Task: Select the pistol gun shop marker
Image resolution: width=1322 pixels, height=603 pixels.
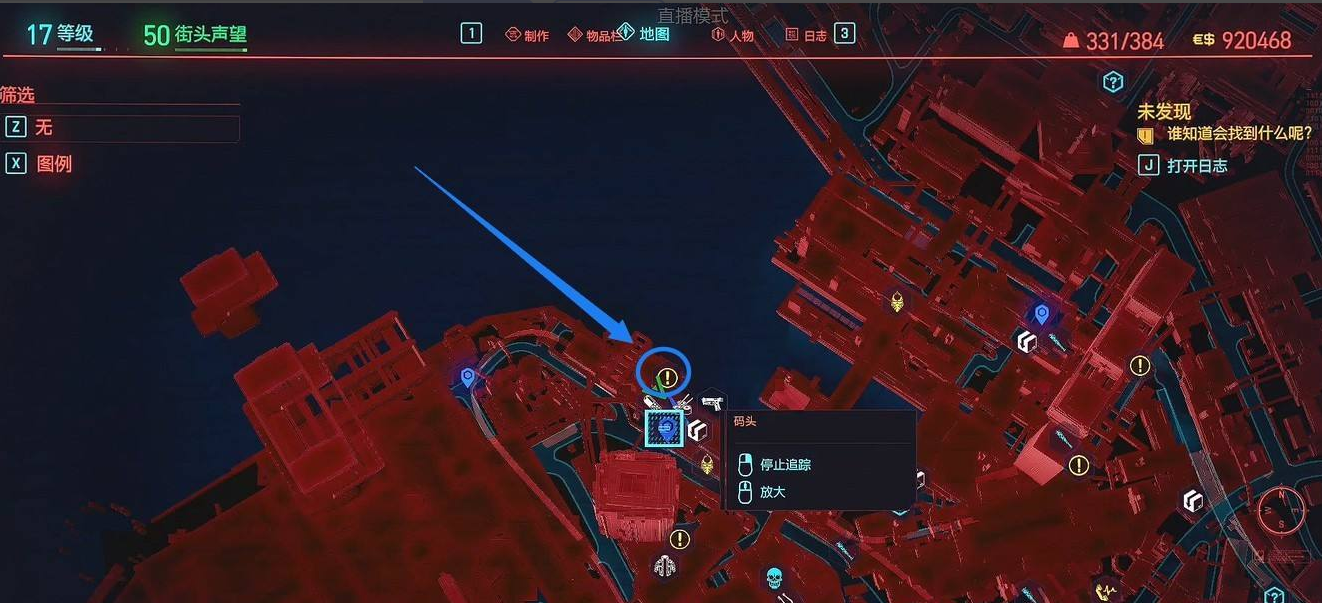Action: click(711, 402)
